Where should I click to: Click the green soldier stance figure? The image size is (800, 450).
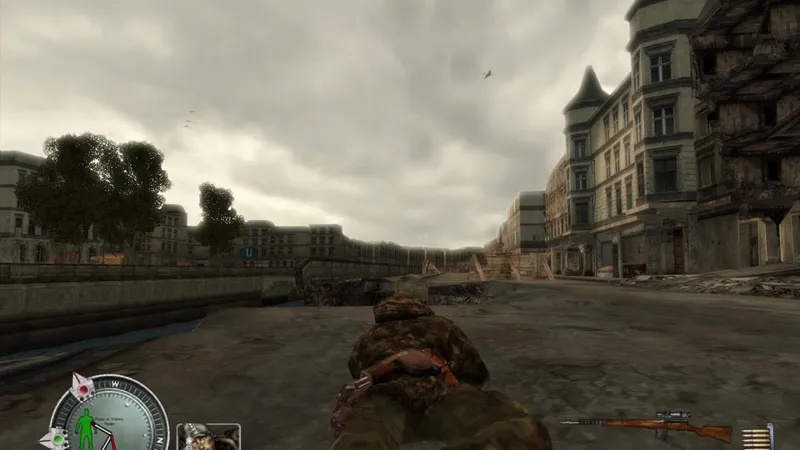tap(87, 430)
